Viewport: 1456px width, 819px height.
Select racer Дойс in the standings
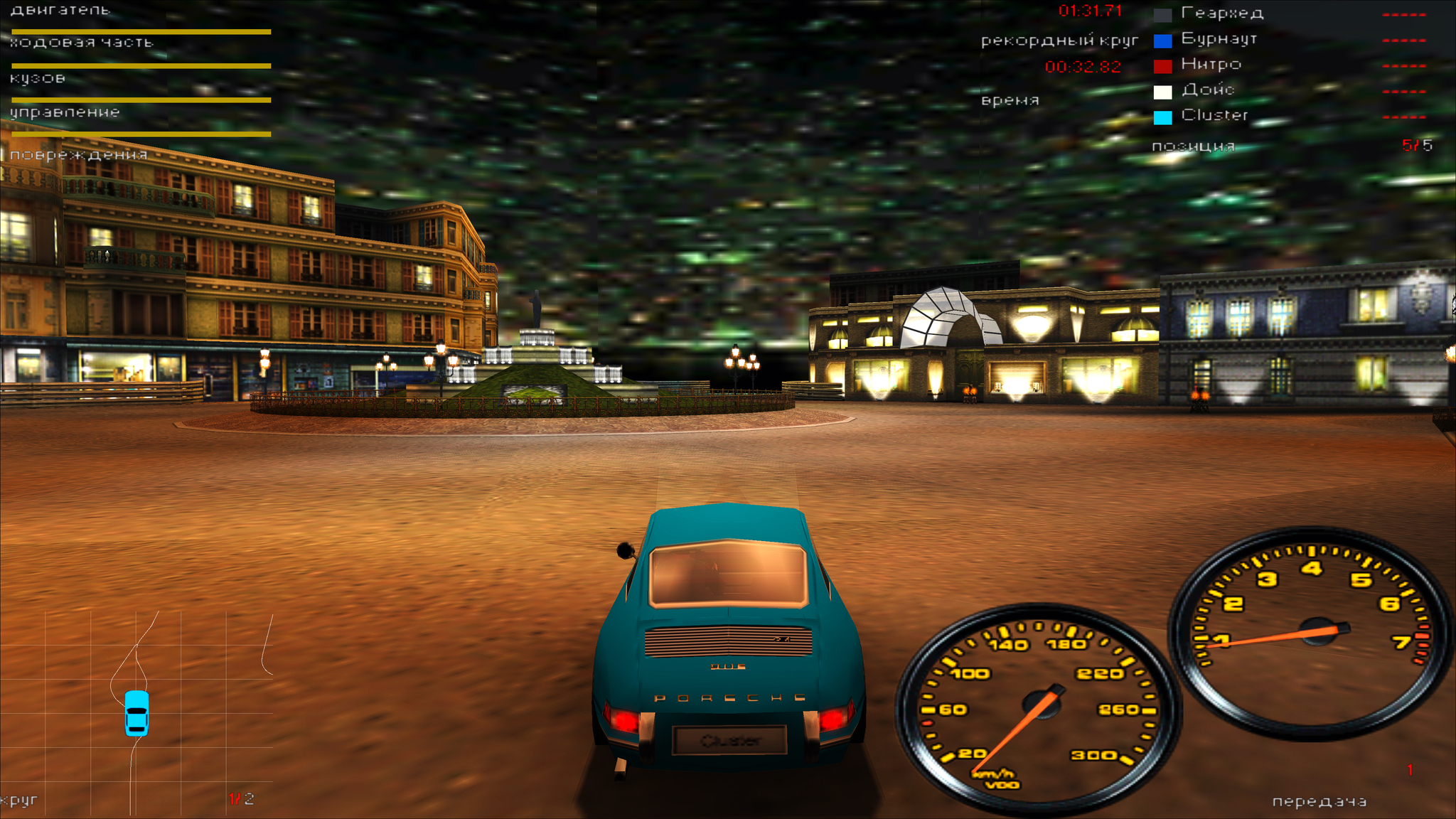pyautogui.click(x=1207, y=90)
